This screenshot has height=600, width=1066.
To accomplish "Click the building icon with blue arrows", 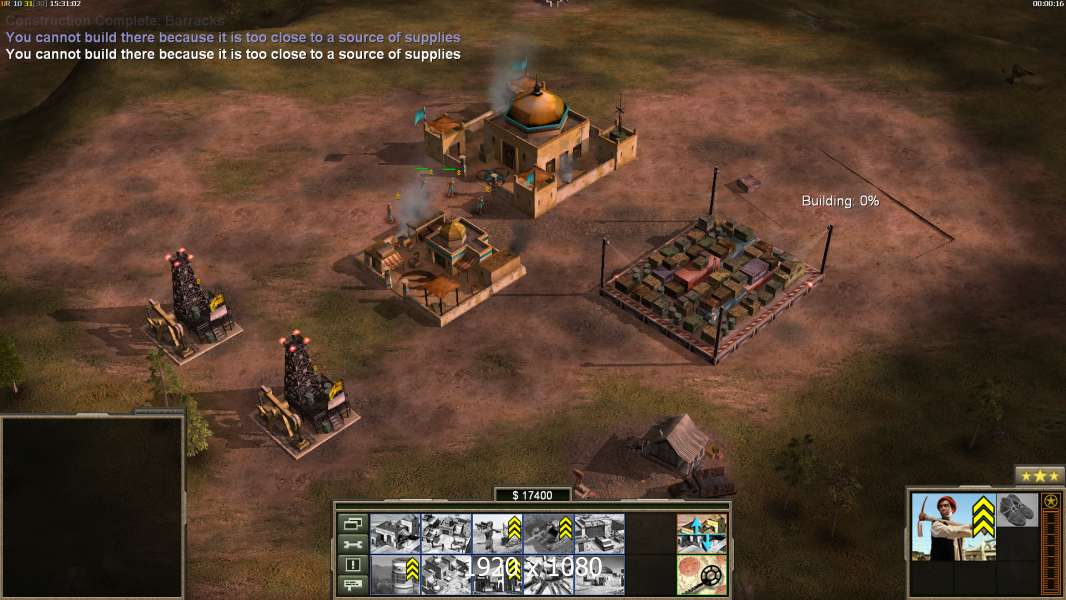I will (701, 533).
